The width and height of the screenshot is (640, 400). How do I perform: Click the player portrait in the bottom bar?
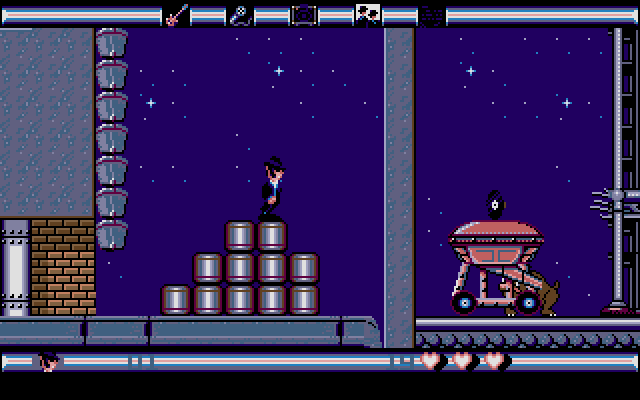tap(48, 361)
